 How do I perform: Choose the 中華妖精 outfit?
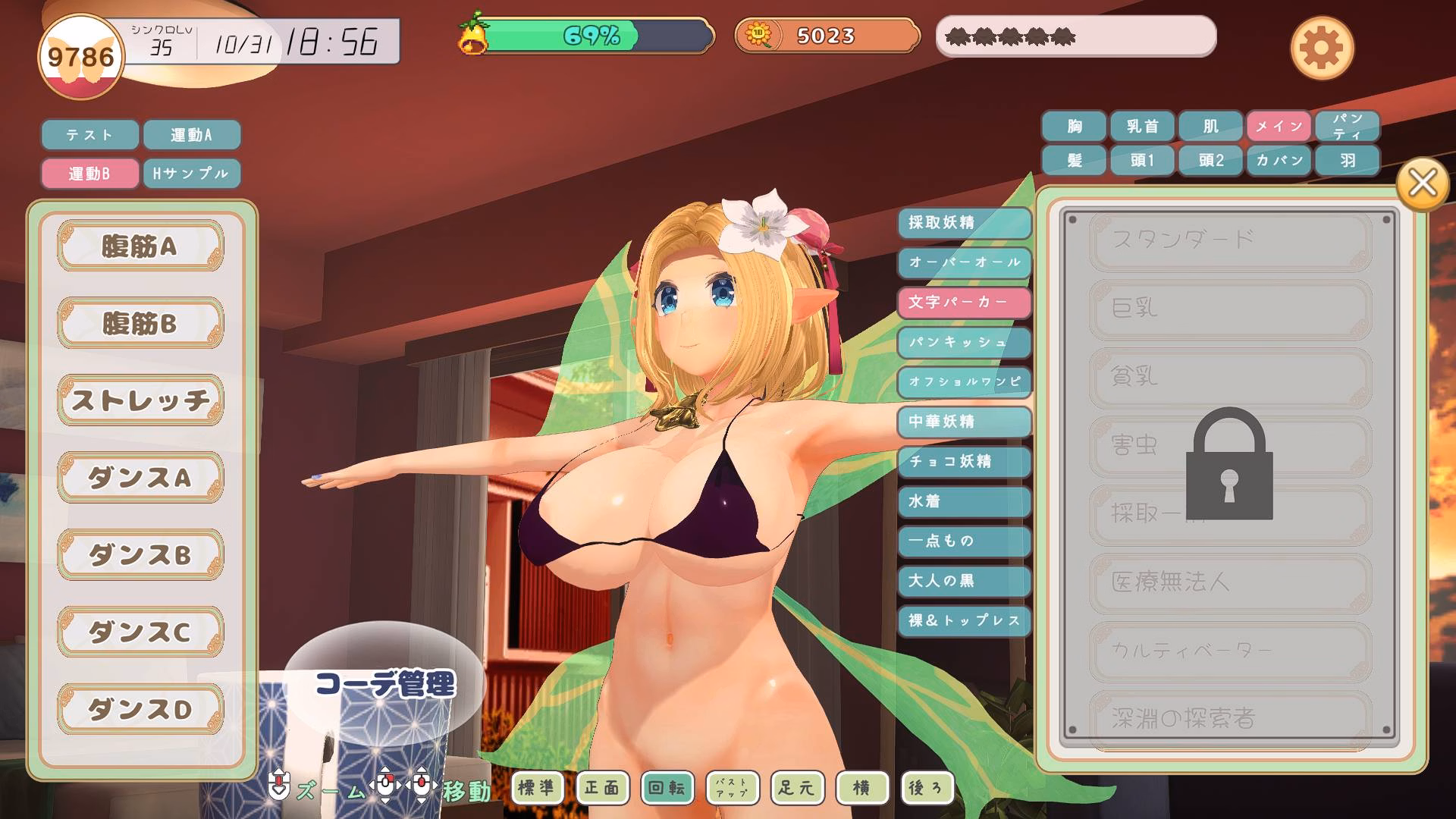[964, 422]
